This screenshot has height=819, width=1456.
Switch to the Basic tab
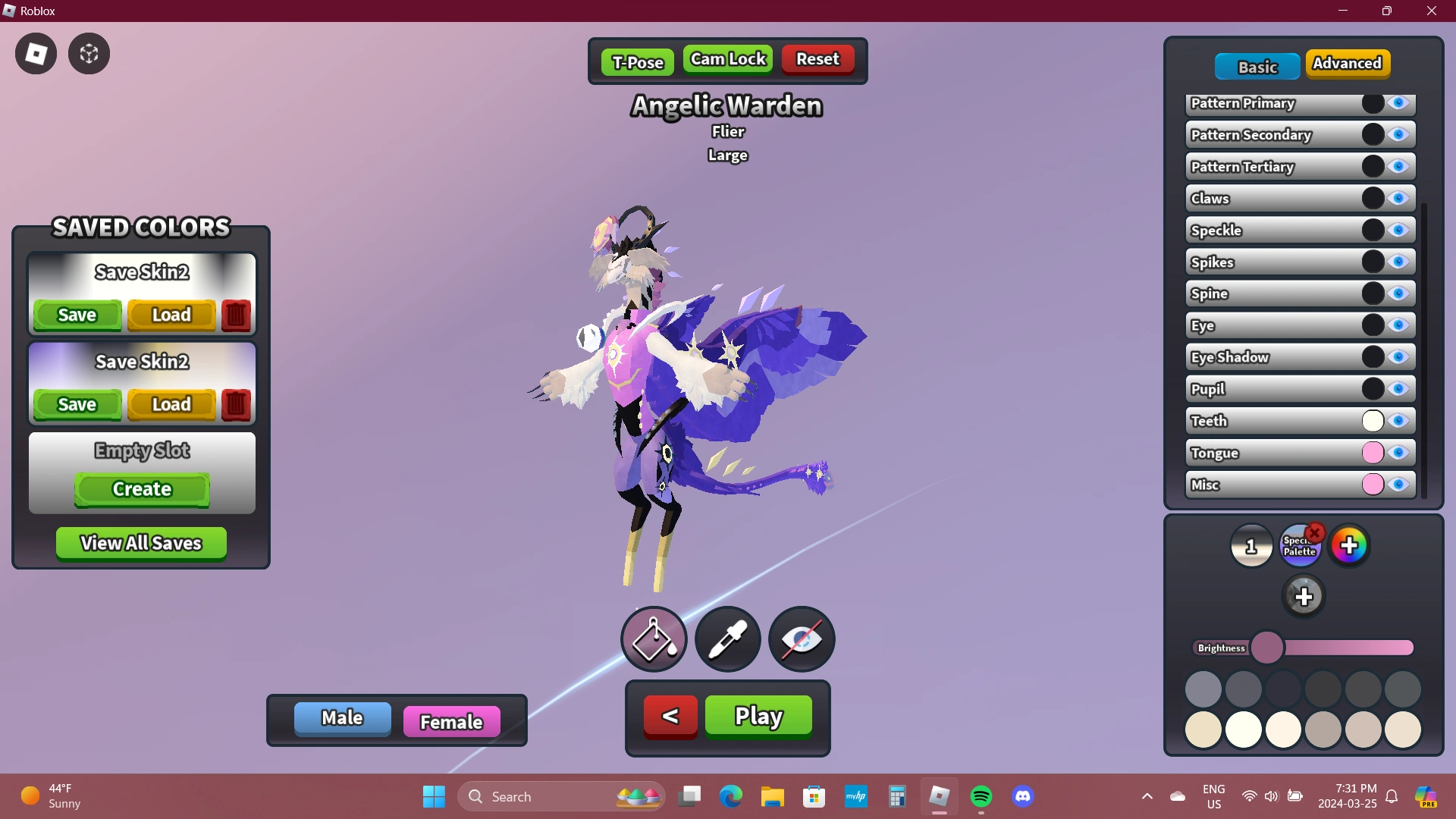click(x=1257, y=66)
